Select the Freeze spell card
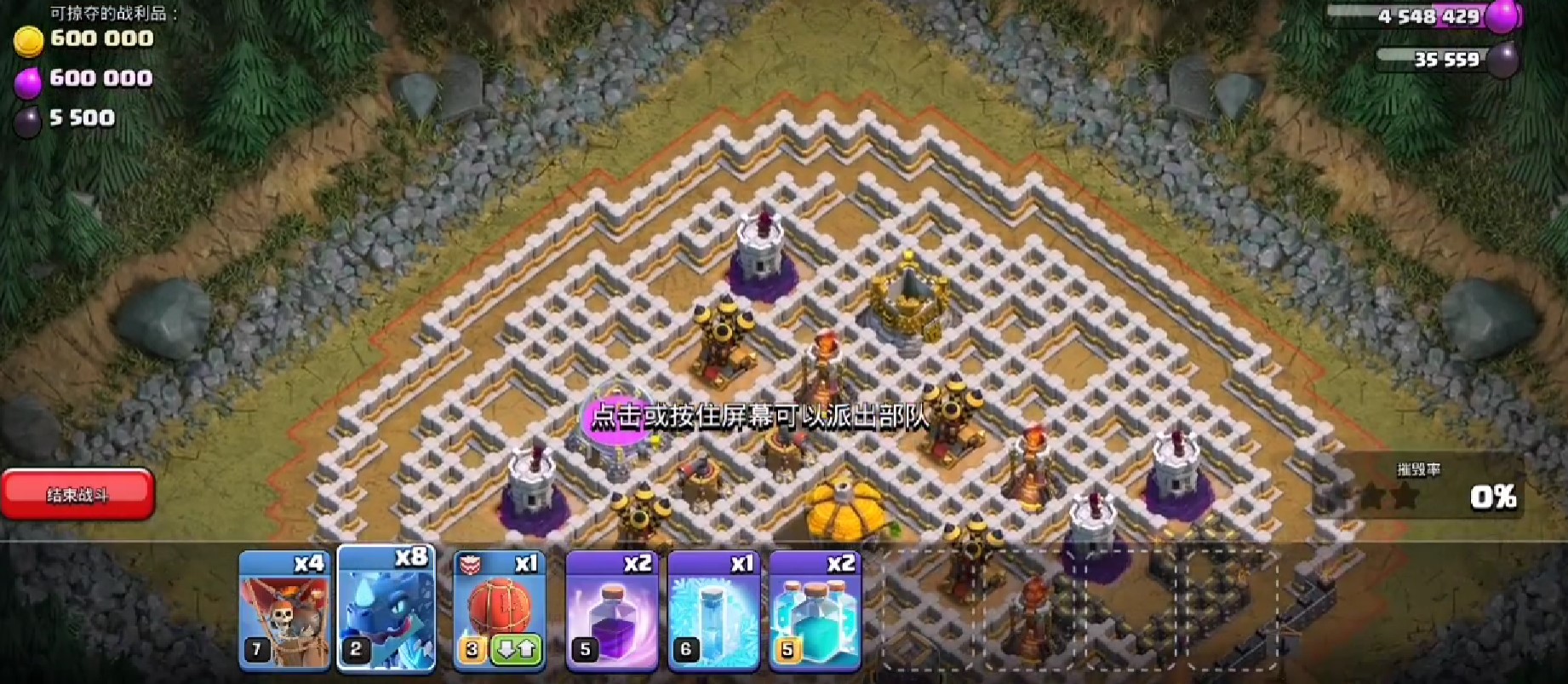The width and height of the screenshot is (1568, 684). (713, 609)
